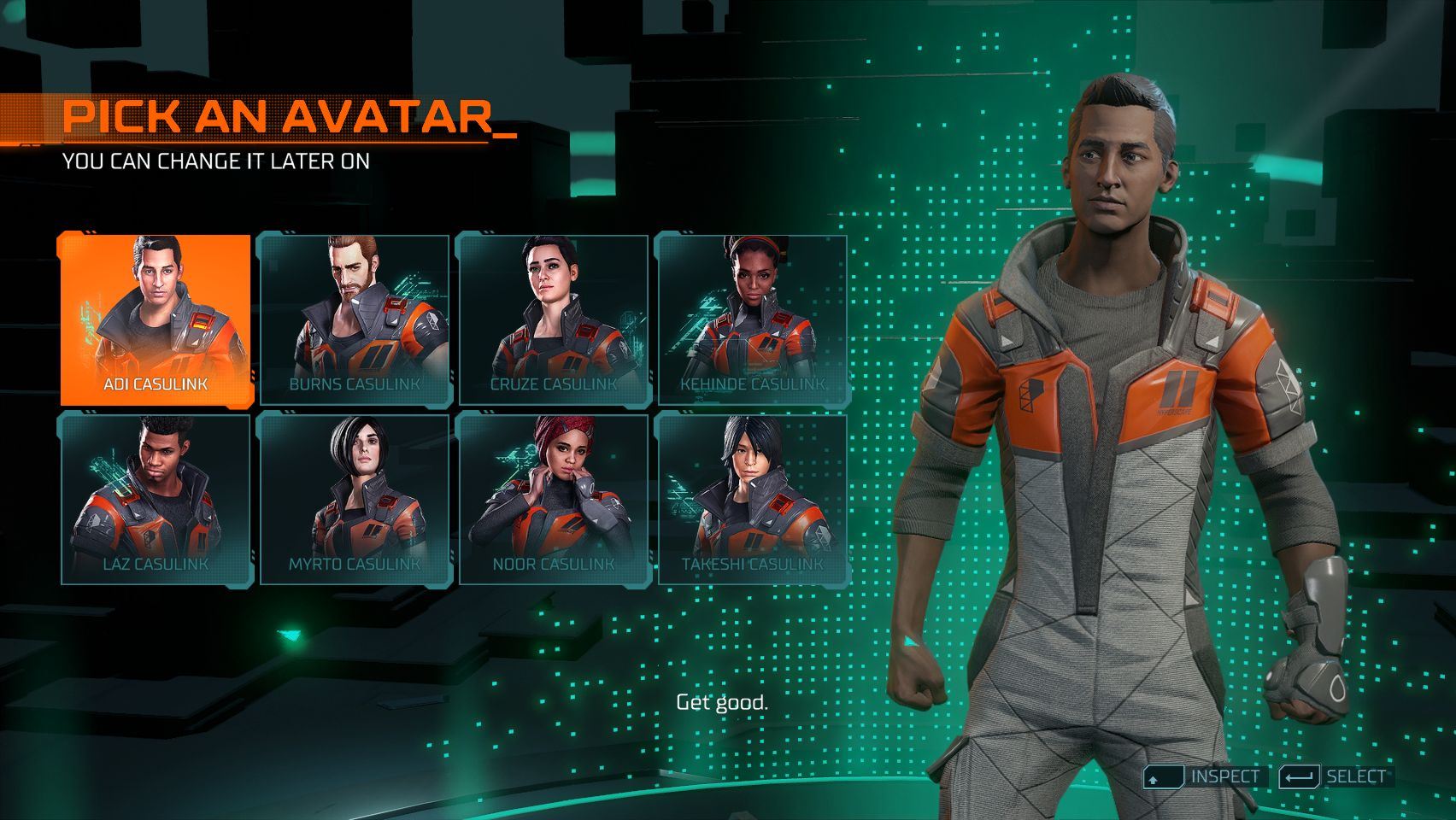
Task: Confirm avatar with the Select button
Action: click(1336, 776)
